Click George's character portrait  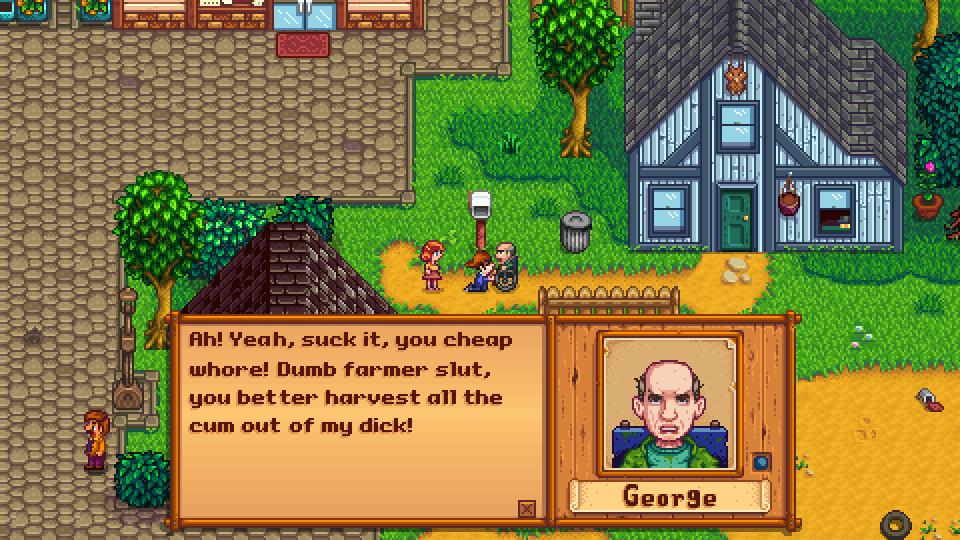670,404
